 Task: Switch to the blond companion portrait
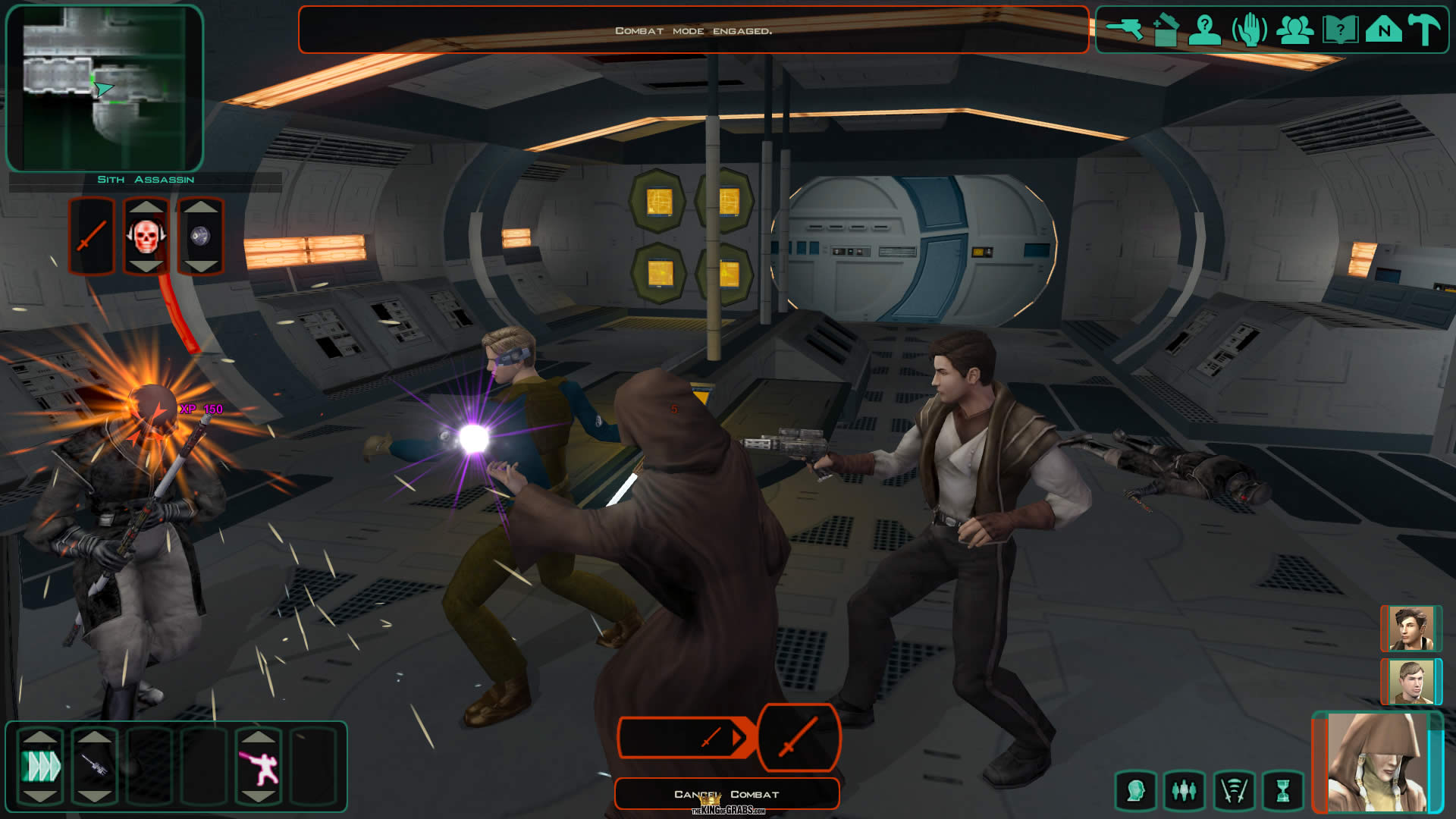[x=1410, y=682]
